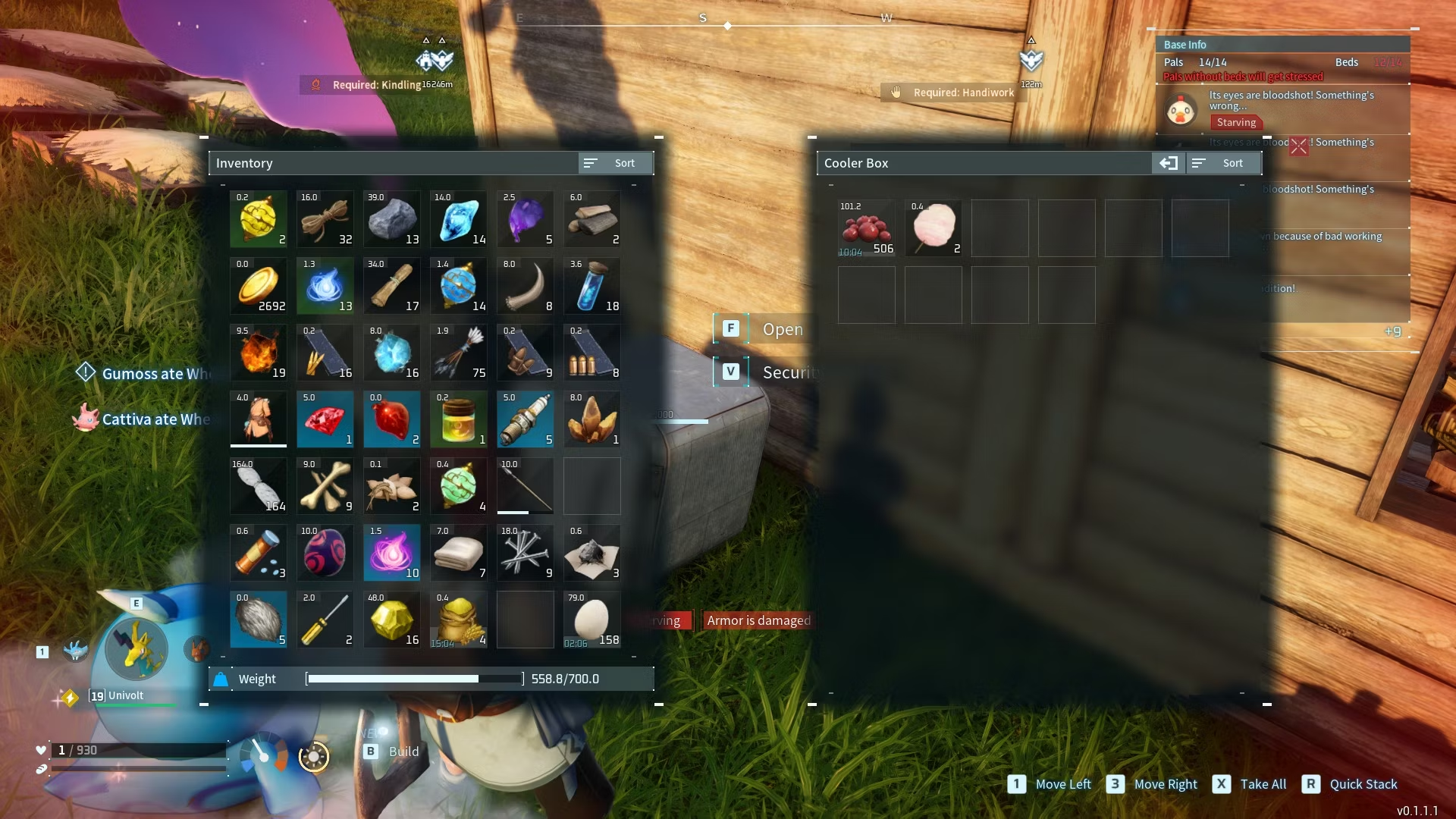The width and height of the screenshot is (1456, 819).
Task: Sort the Inventory items
Action: point(614,163)
